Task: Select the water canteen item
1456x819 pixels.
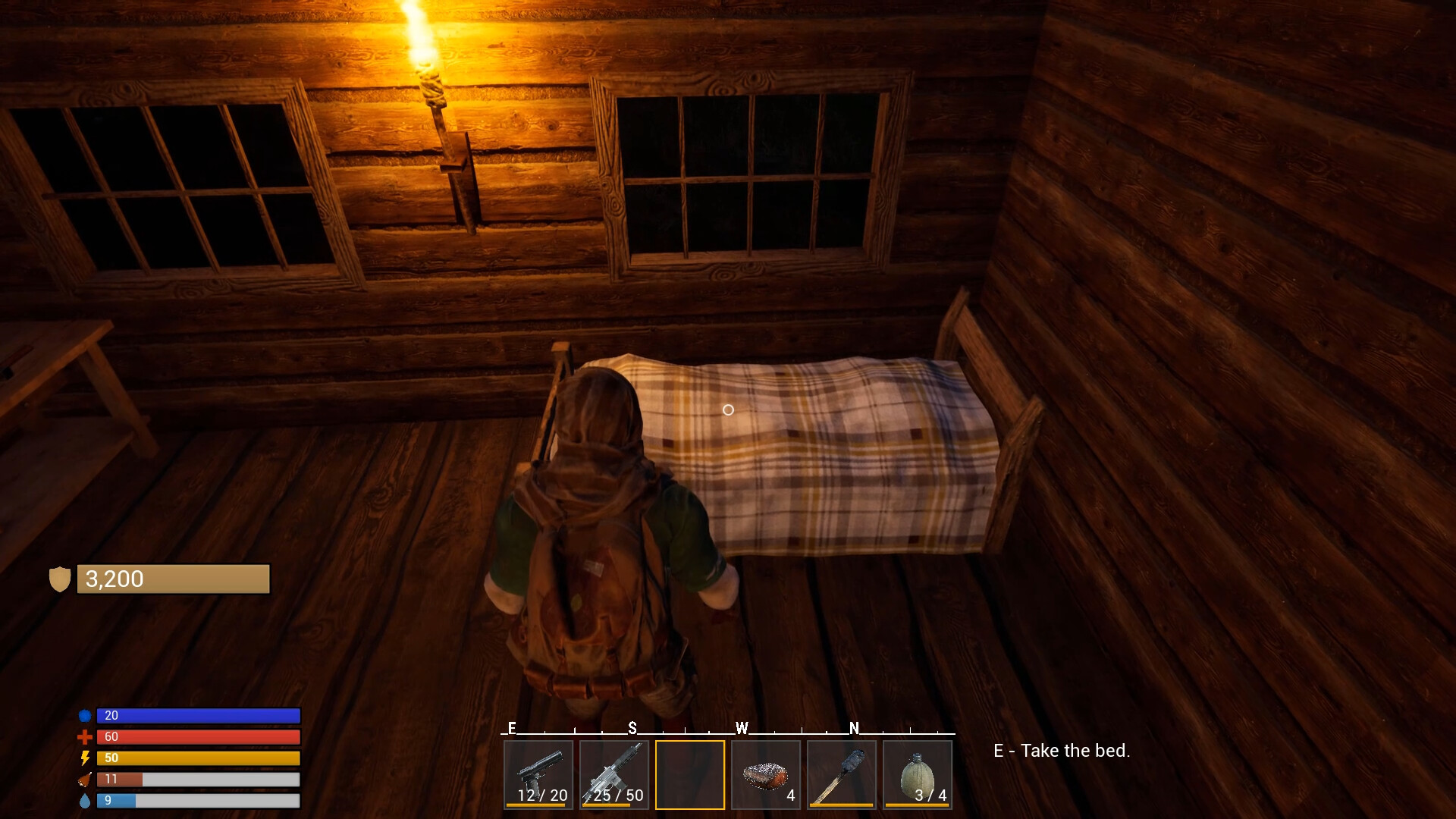Action: coord(917,773)
